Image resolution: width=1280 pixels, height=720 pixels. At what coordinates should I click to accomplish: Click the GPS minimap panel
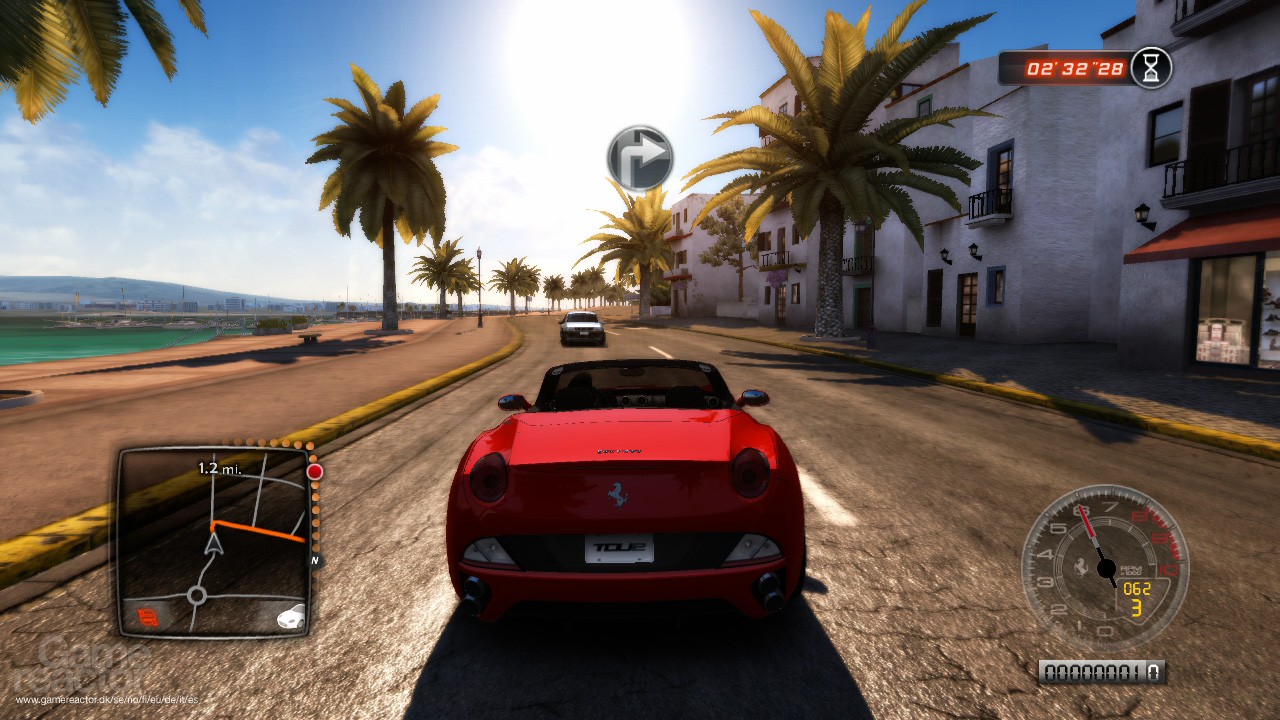(213, 541)
